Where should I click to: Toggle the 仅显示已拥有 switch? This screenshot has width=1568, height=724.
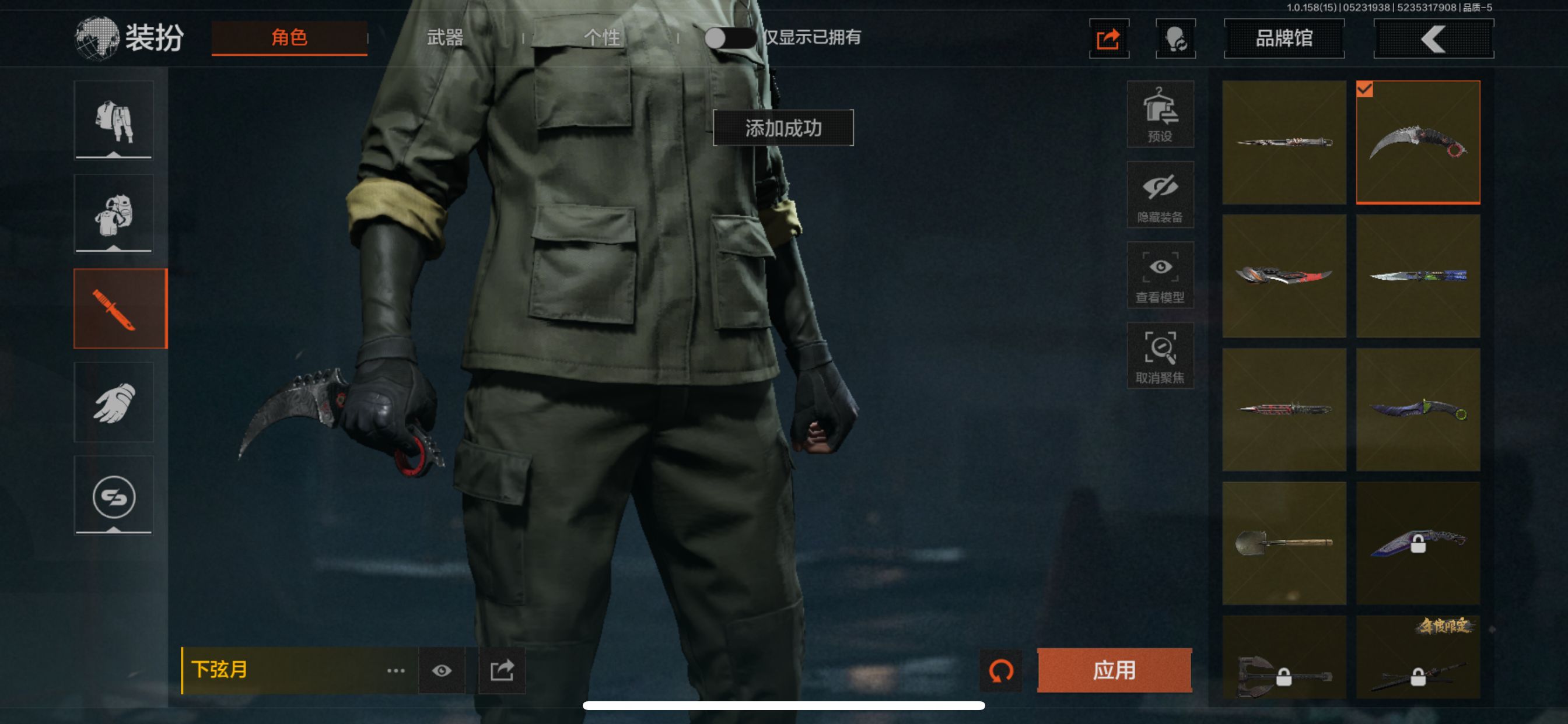[x=729, y=38]
